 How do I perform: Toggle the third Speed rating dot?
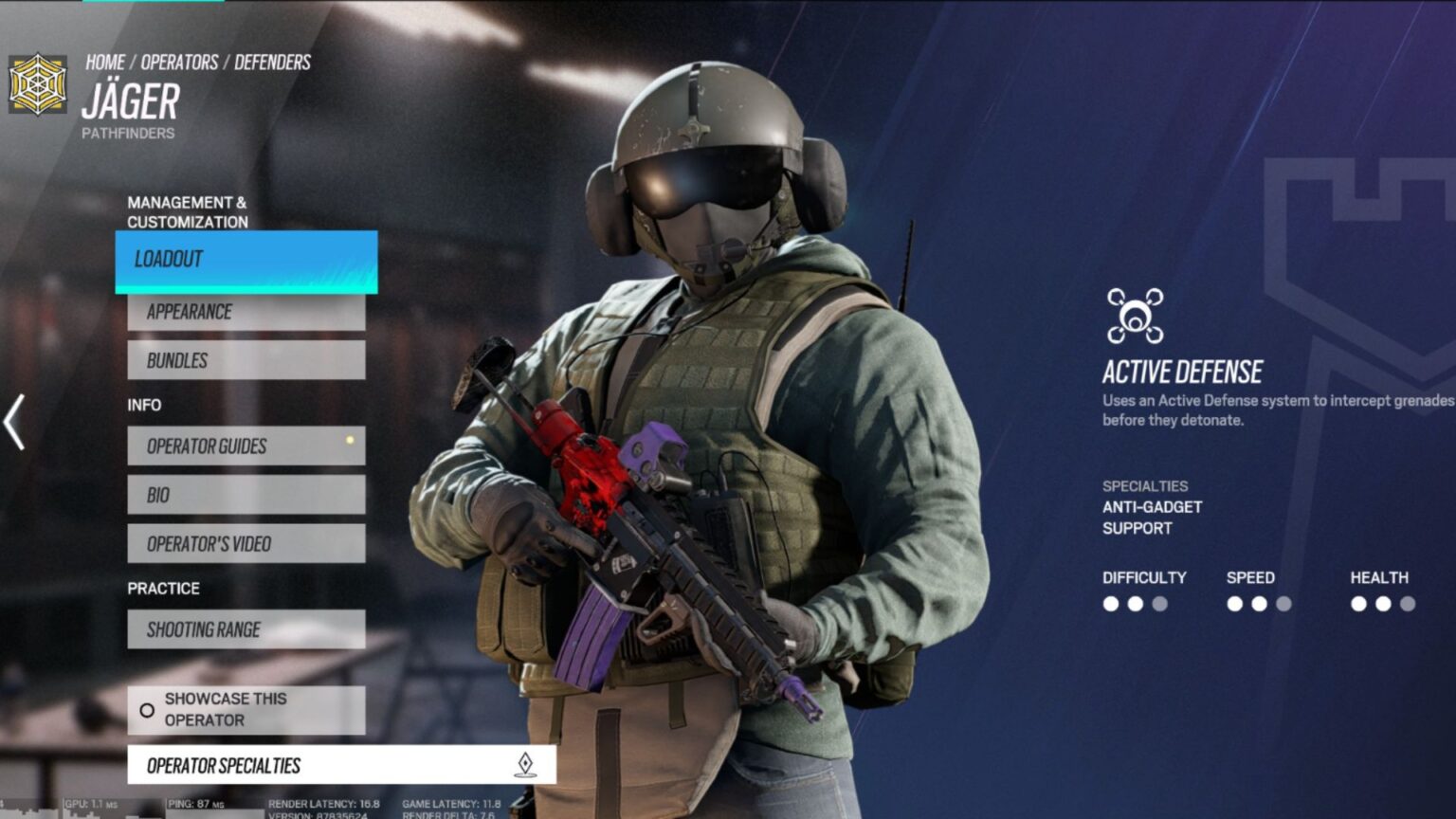tap(1285, 601)
